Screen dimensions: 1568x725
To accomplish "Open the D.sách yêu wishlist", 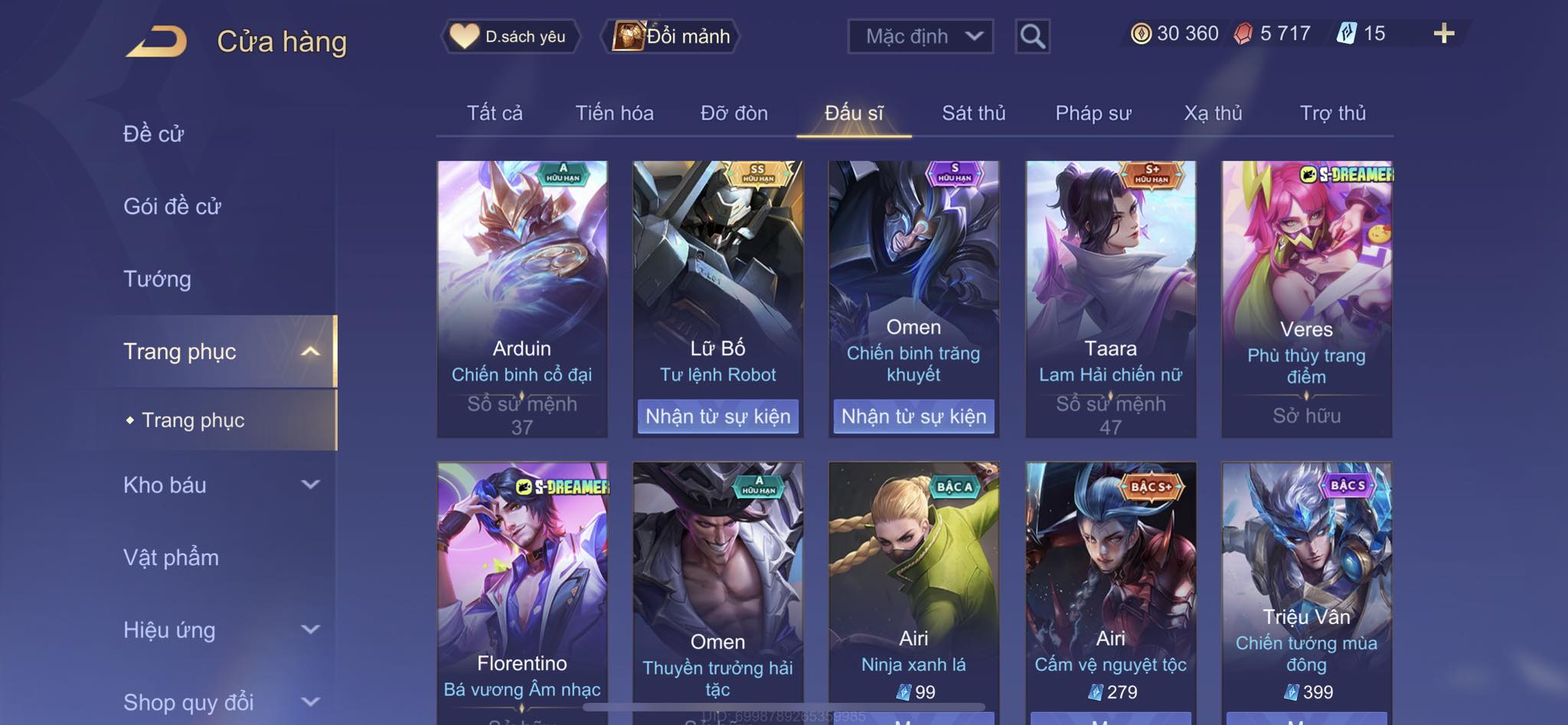I will 510,36.
